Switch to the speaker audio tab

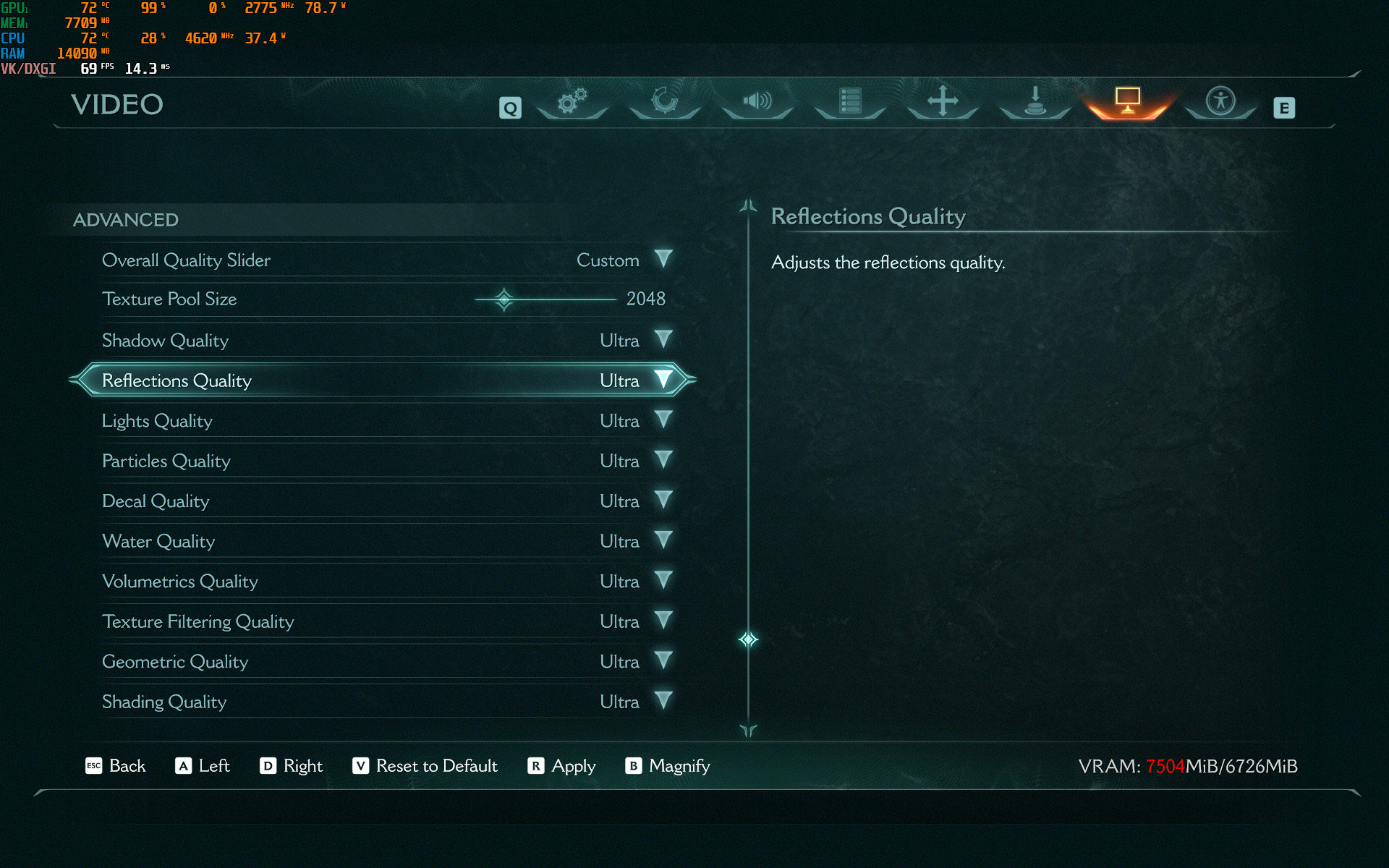[757, 102]
